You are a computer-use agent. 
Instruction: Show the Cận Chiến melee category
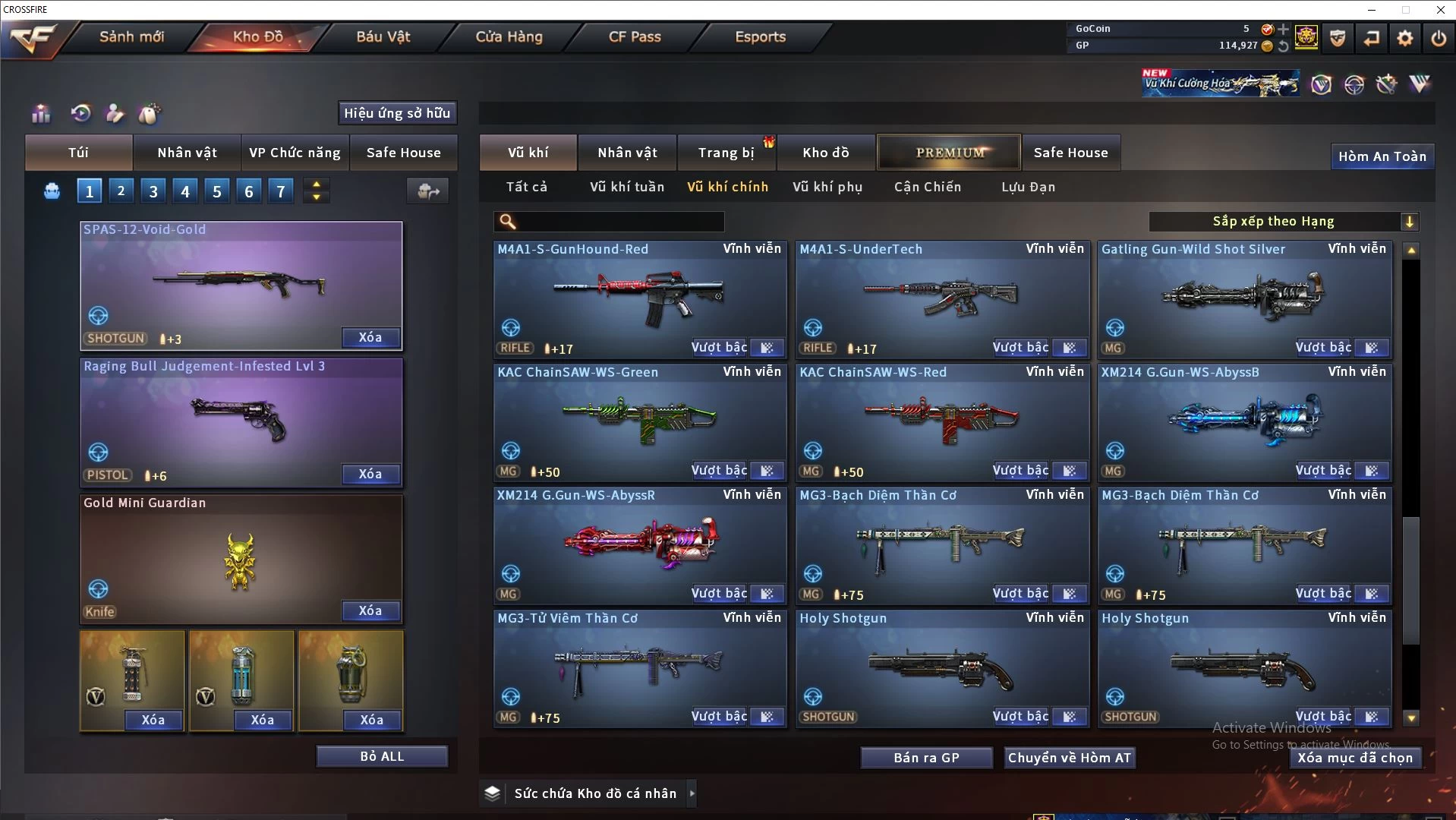(x=927, y=187)
